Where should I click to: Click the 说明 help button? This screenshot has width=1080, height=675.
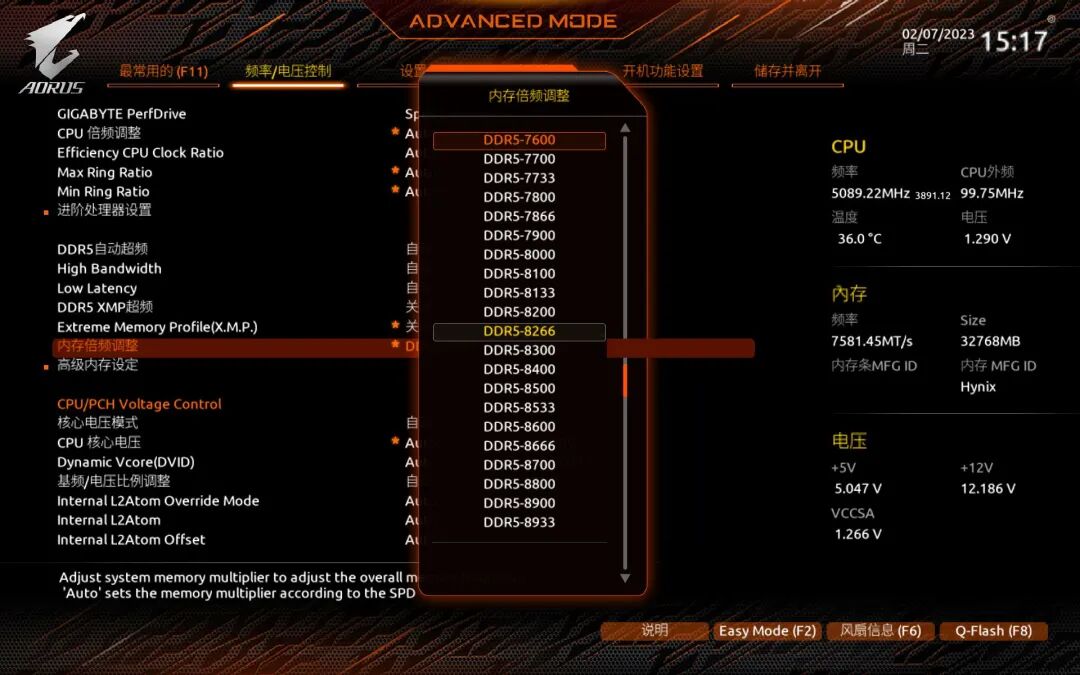[x=655, y=631]
